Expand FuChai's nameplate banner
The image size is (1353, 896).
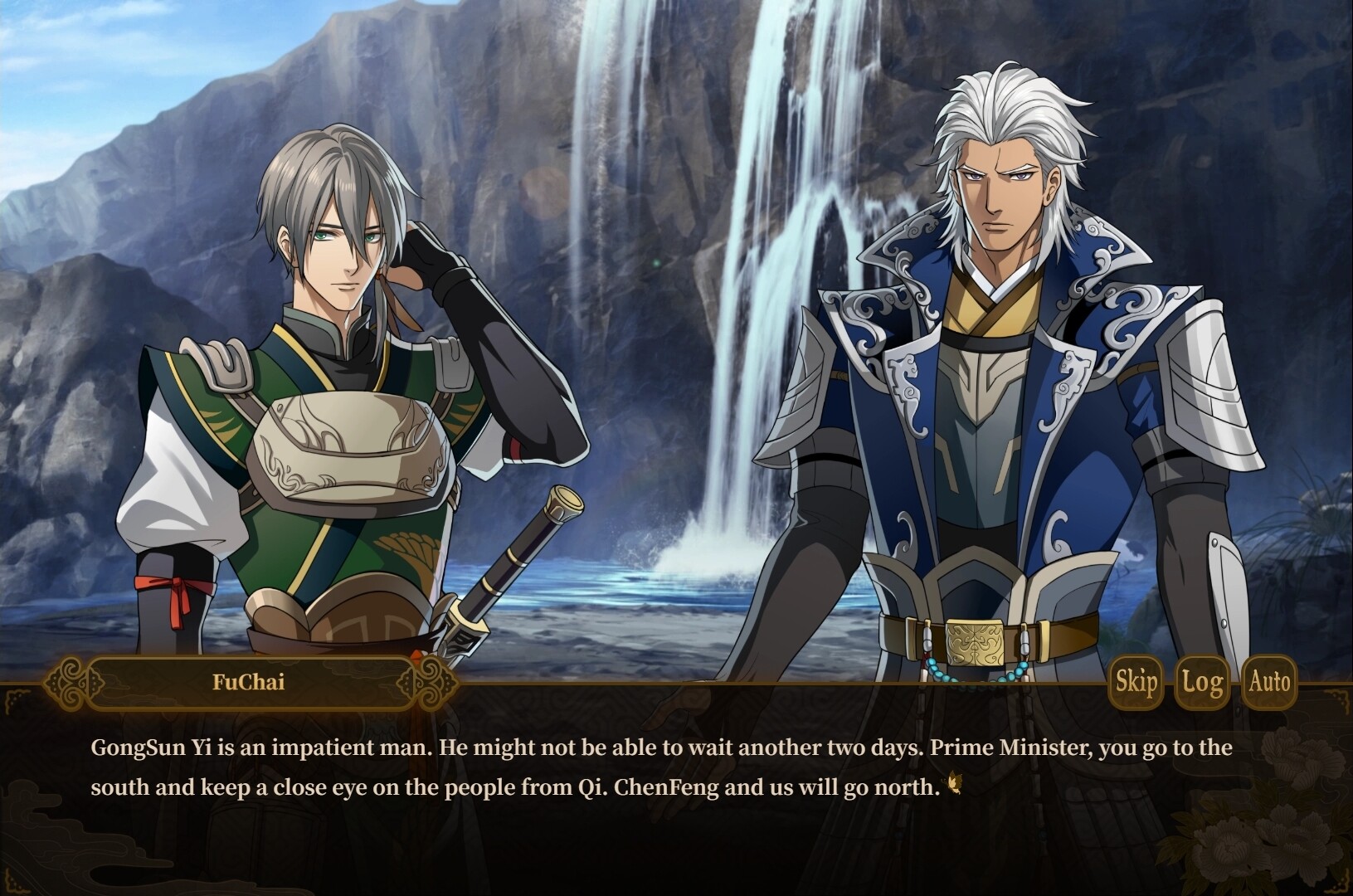pos(249,683)
